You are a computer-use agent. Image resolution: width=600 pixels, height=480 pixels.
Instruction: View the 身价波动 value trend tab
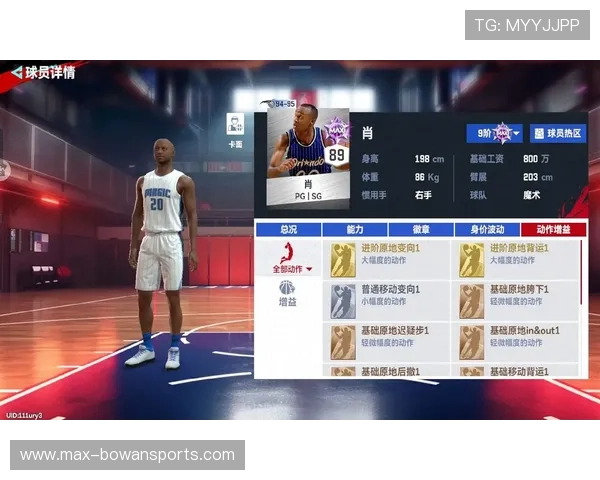coord(486,229)
